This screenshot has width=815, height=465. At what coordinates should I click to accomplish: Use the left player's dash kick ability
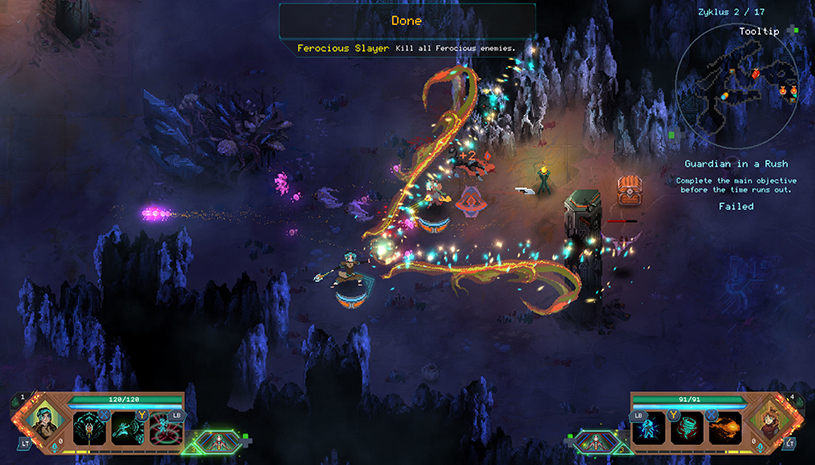coord(127,428)
